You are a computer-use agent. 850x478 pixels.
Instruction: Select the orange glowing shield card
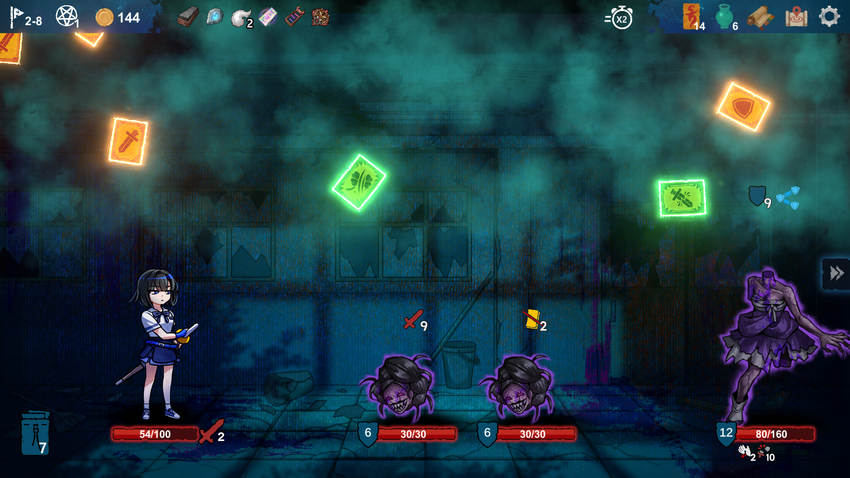click(743, 106)
